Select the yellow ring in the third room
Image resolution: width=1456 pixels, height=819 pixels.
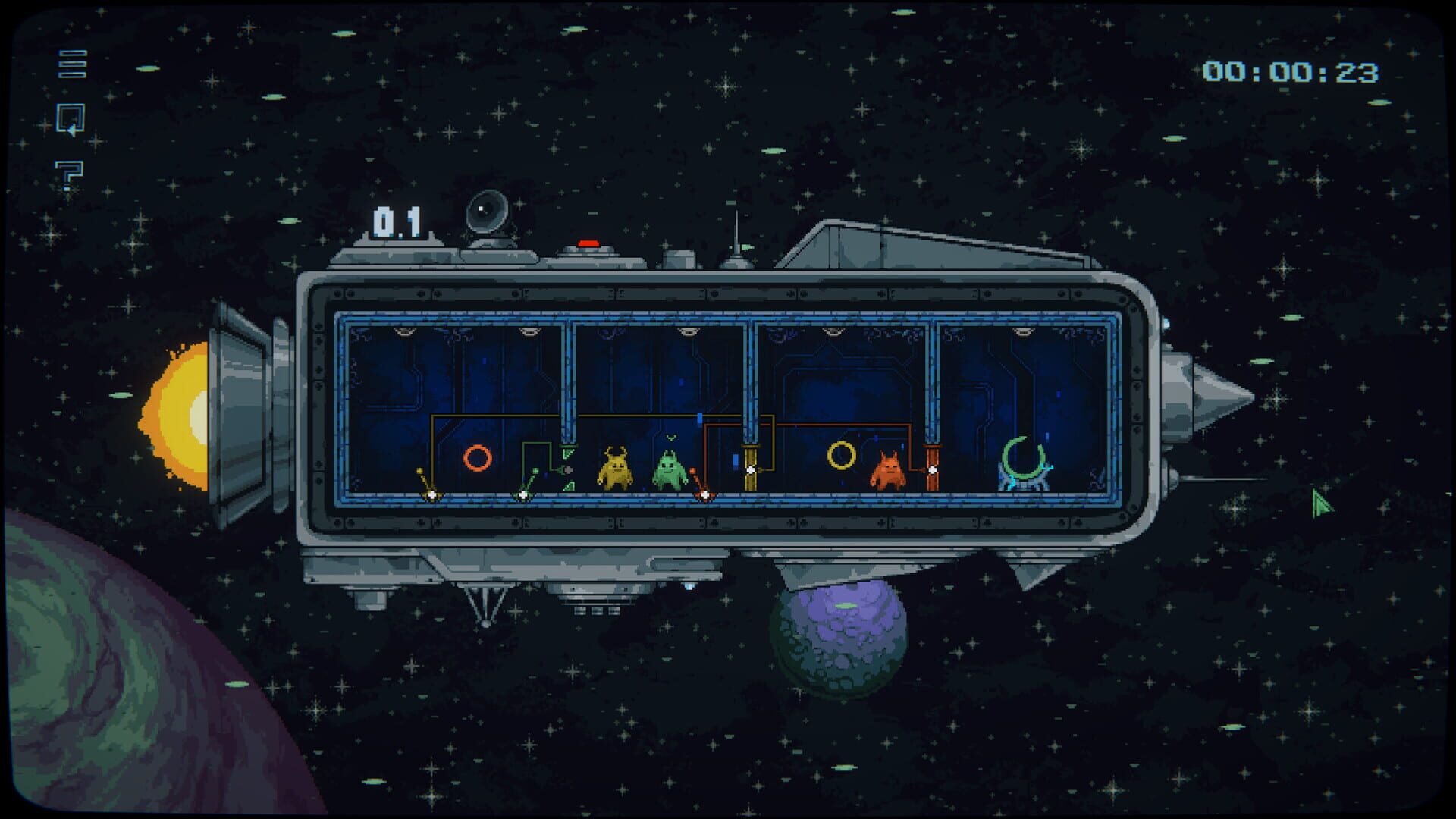[841, 457]
